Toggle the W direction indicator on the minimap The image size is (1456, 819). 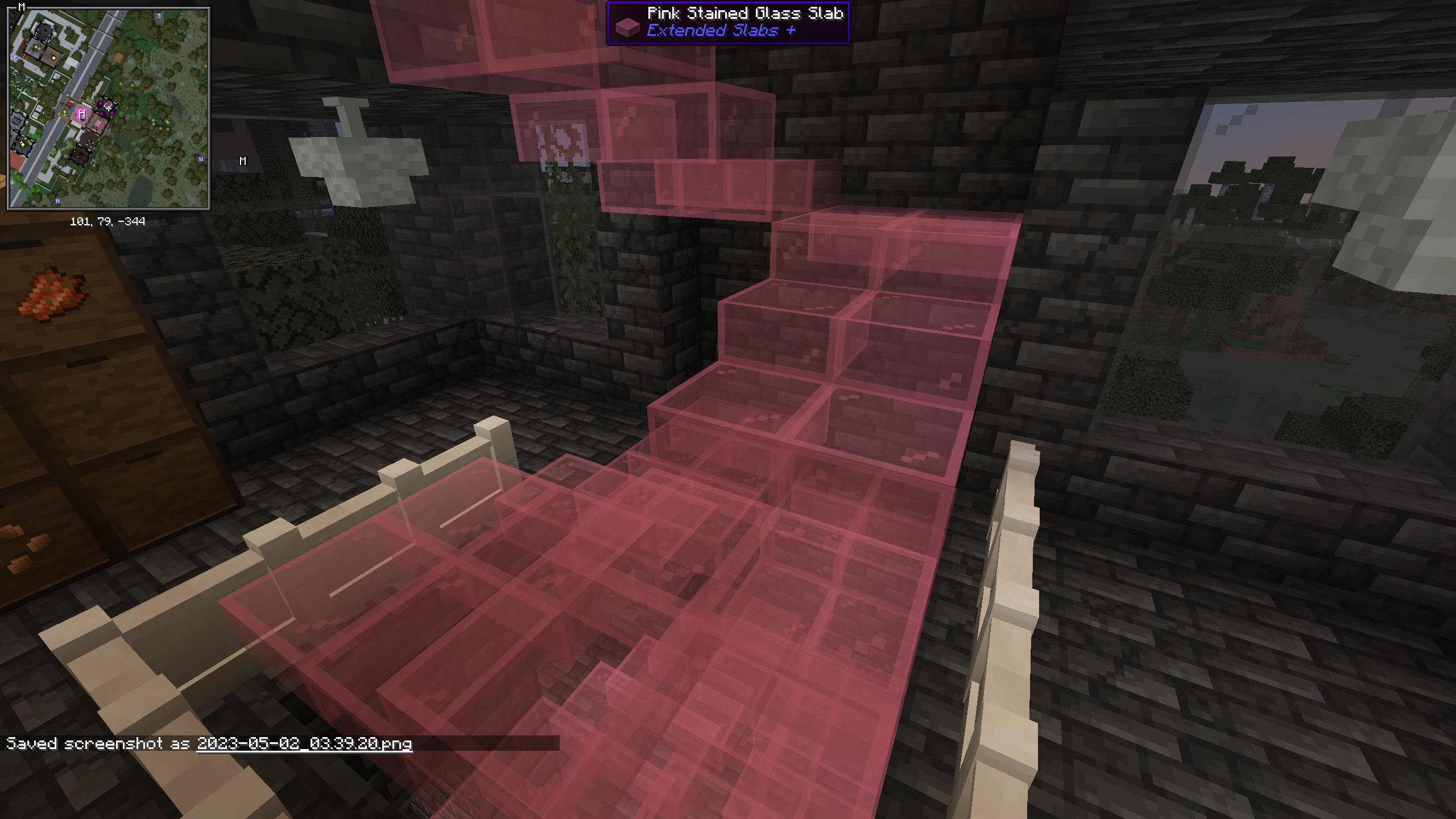201,159
